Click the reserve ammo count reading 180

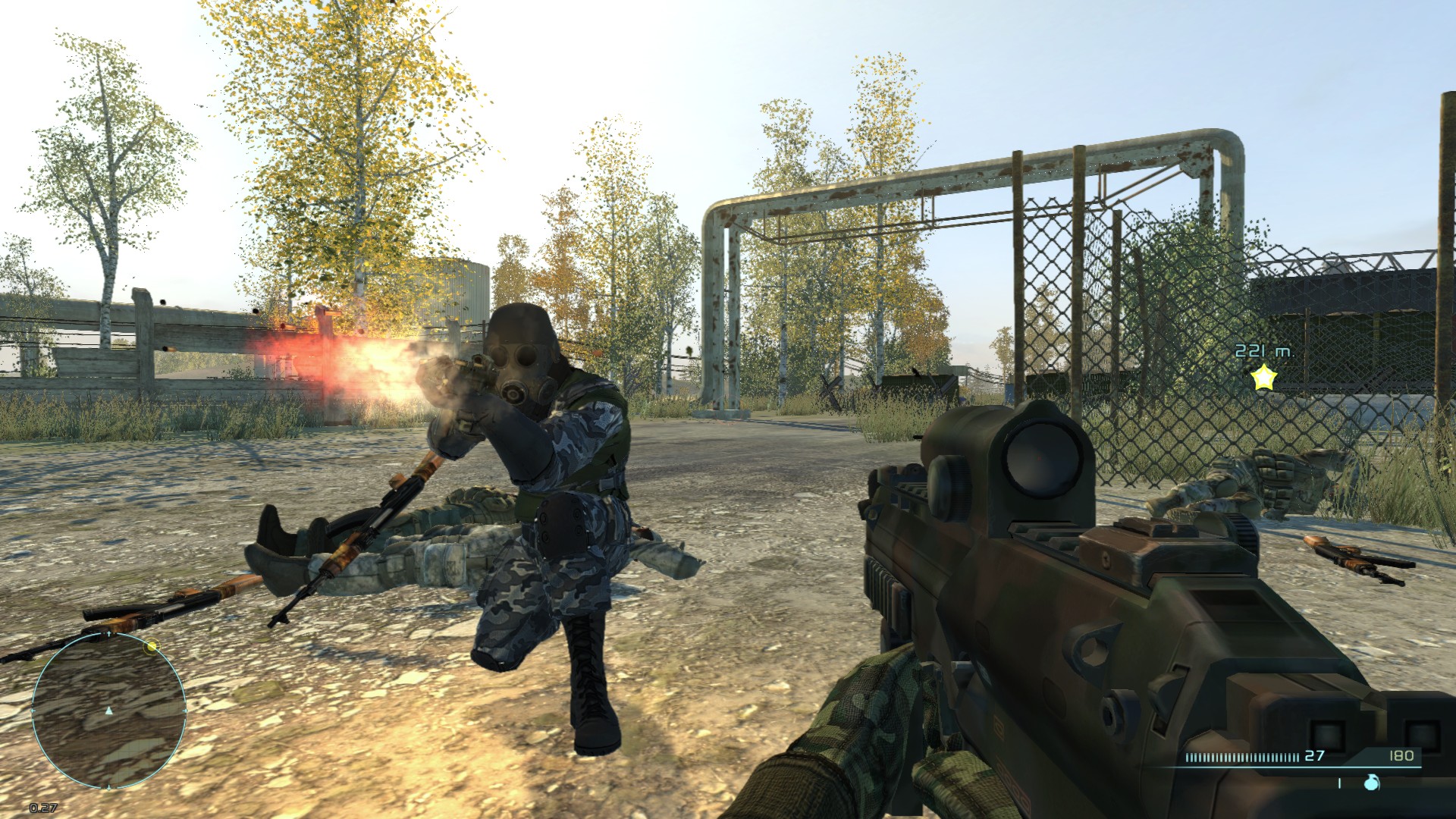point(1403,756)
